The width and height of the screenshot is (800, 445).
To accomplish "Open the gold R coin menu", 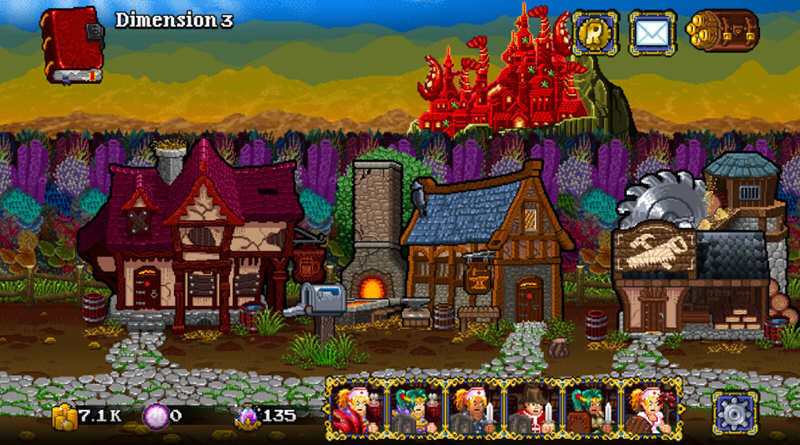I will (595, 33).
